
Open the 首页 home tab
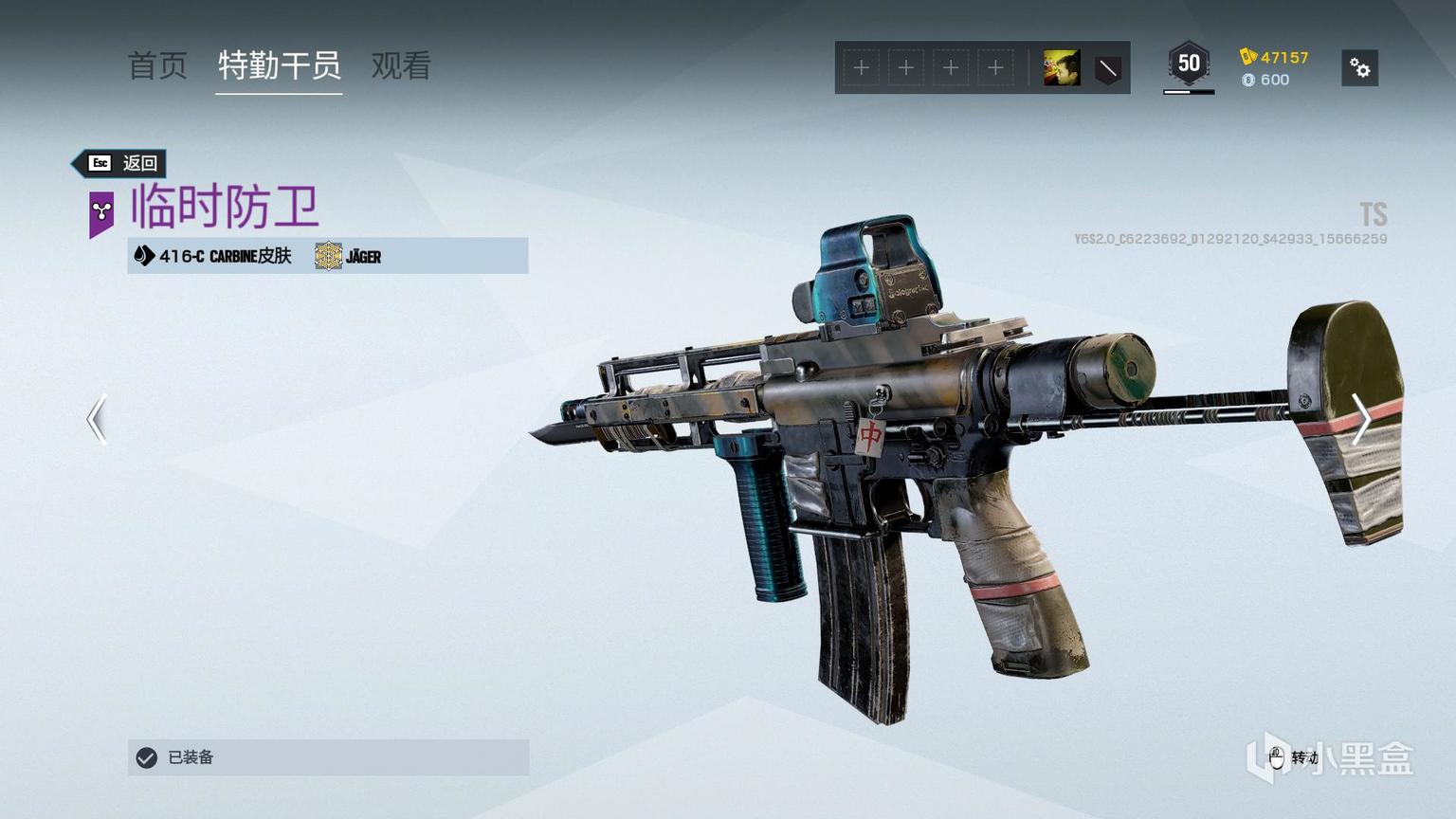(157, 65)
